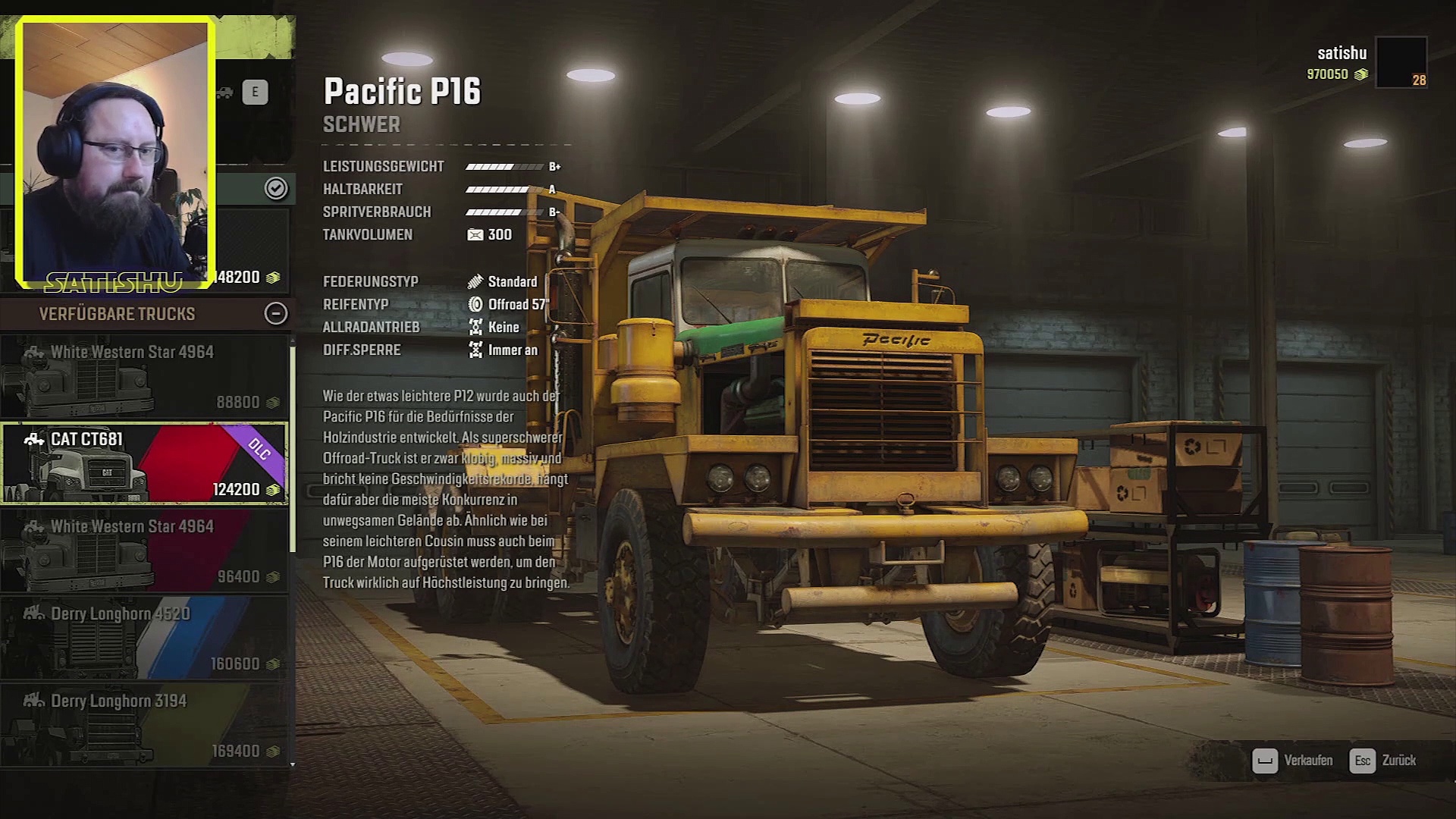
Task: Click the checkmark circle icon
Action: 276,188
